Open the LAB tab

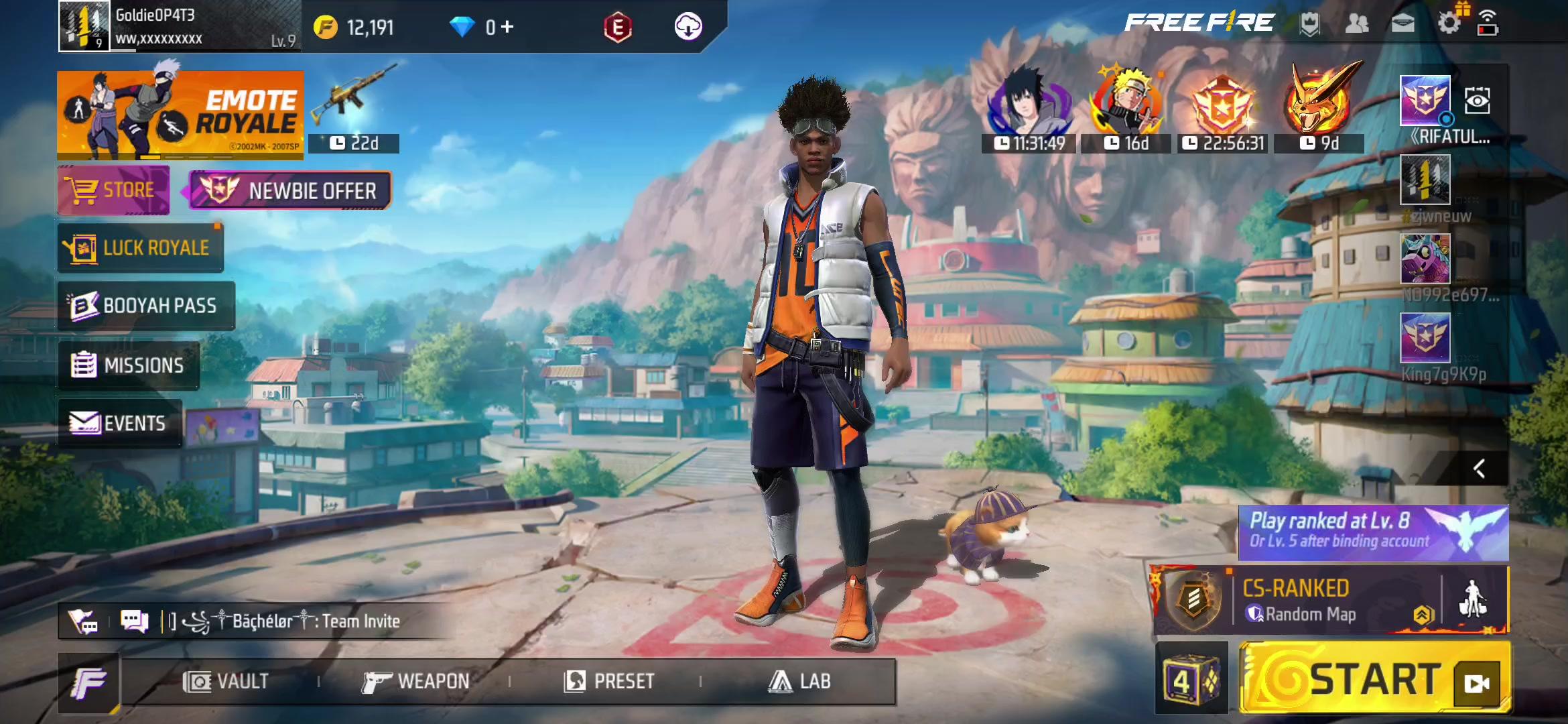pos(799,682)
